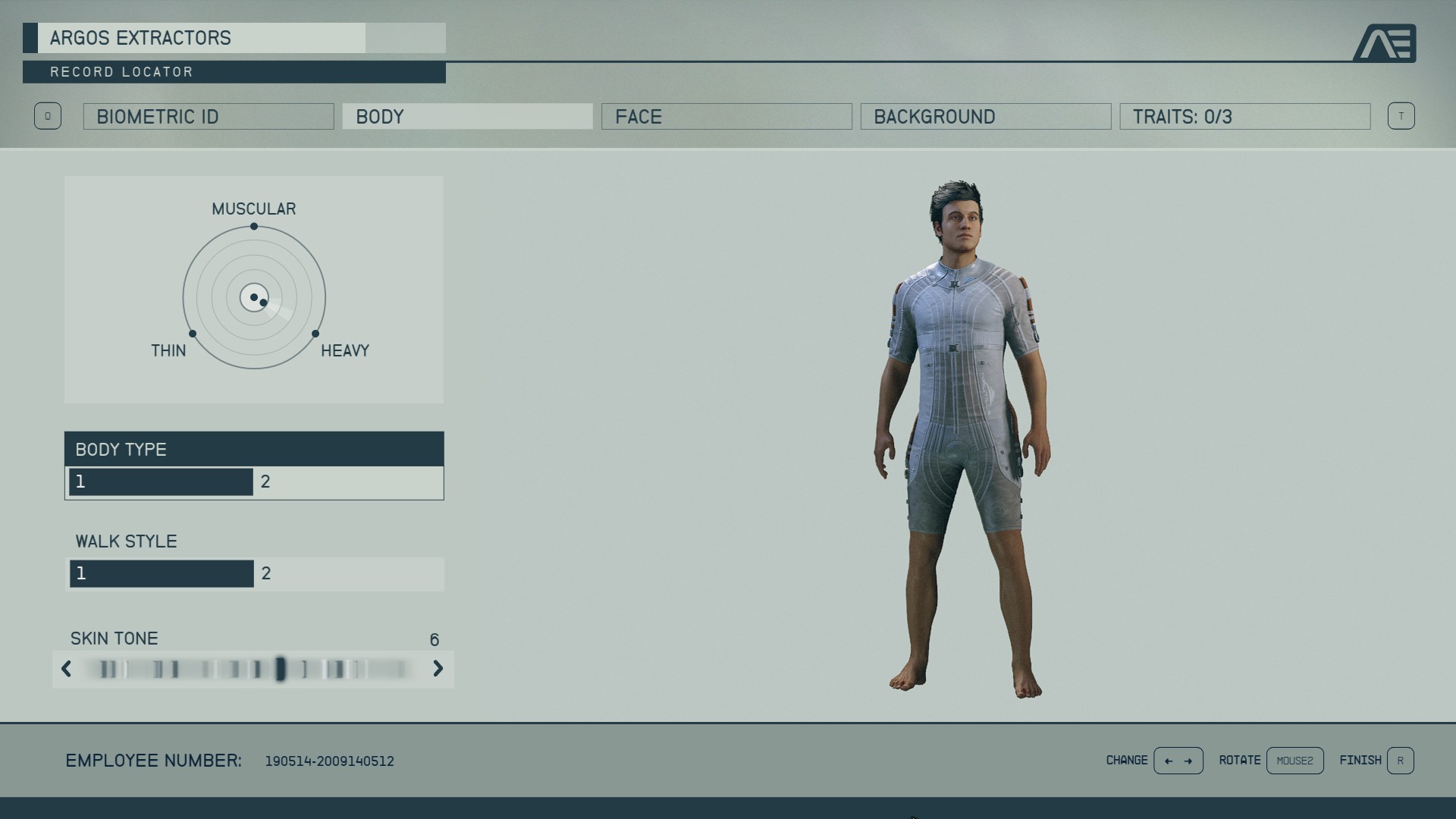Select Walk Style 2
1456x819 pixels.
pos(348,574)
